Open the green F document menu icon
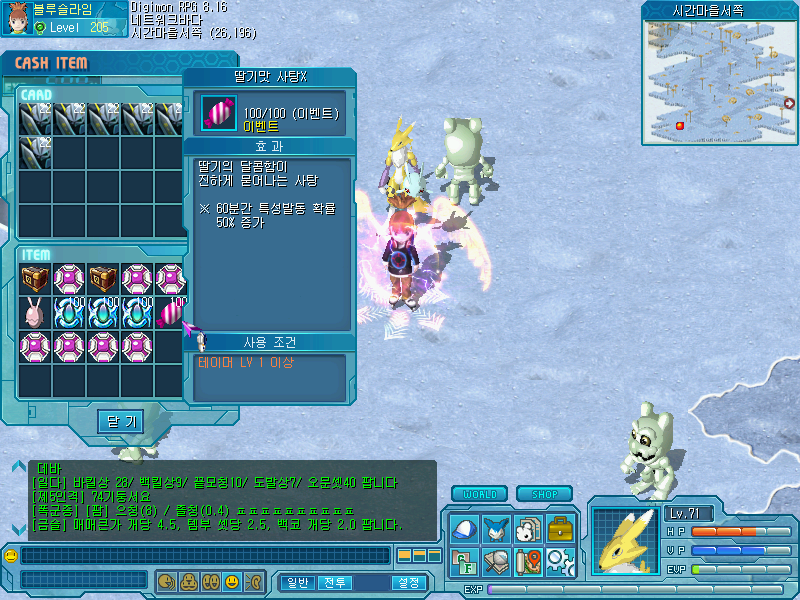 coord(463,561)
